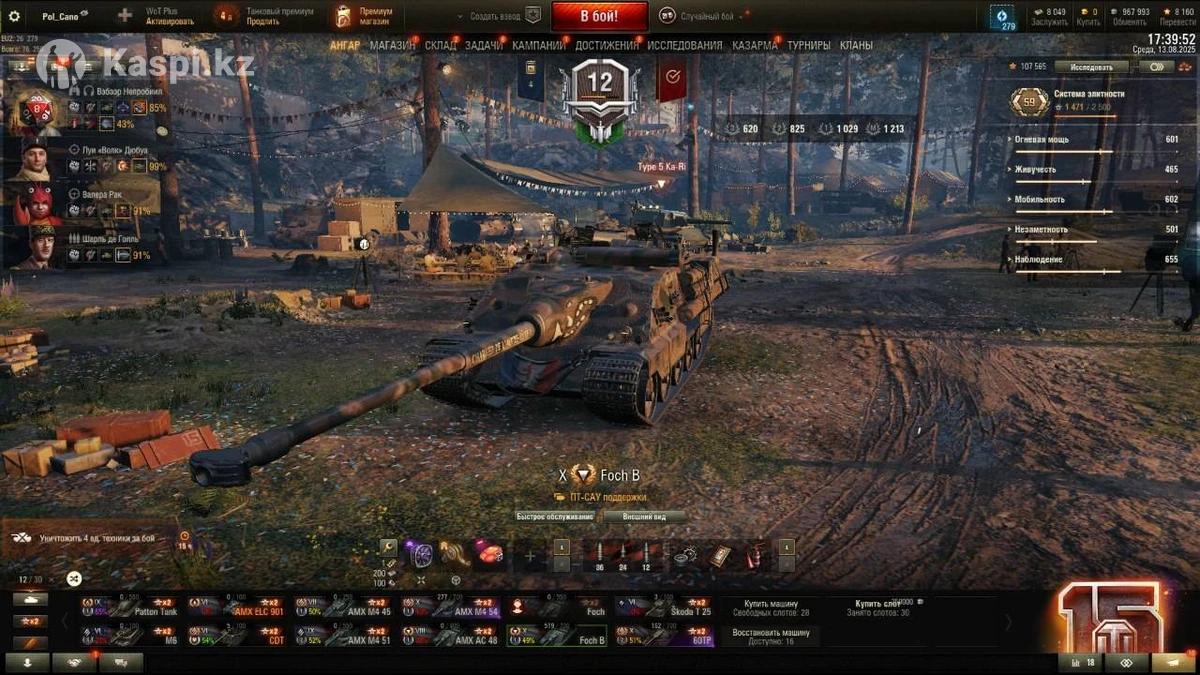Open the fire extinguisher consumable slot
The width and height of the screenshot is (1200, 675).
click(757, 555)
